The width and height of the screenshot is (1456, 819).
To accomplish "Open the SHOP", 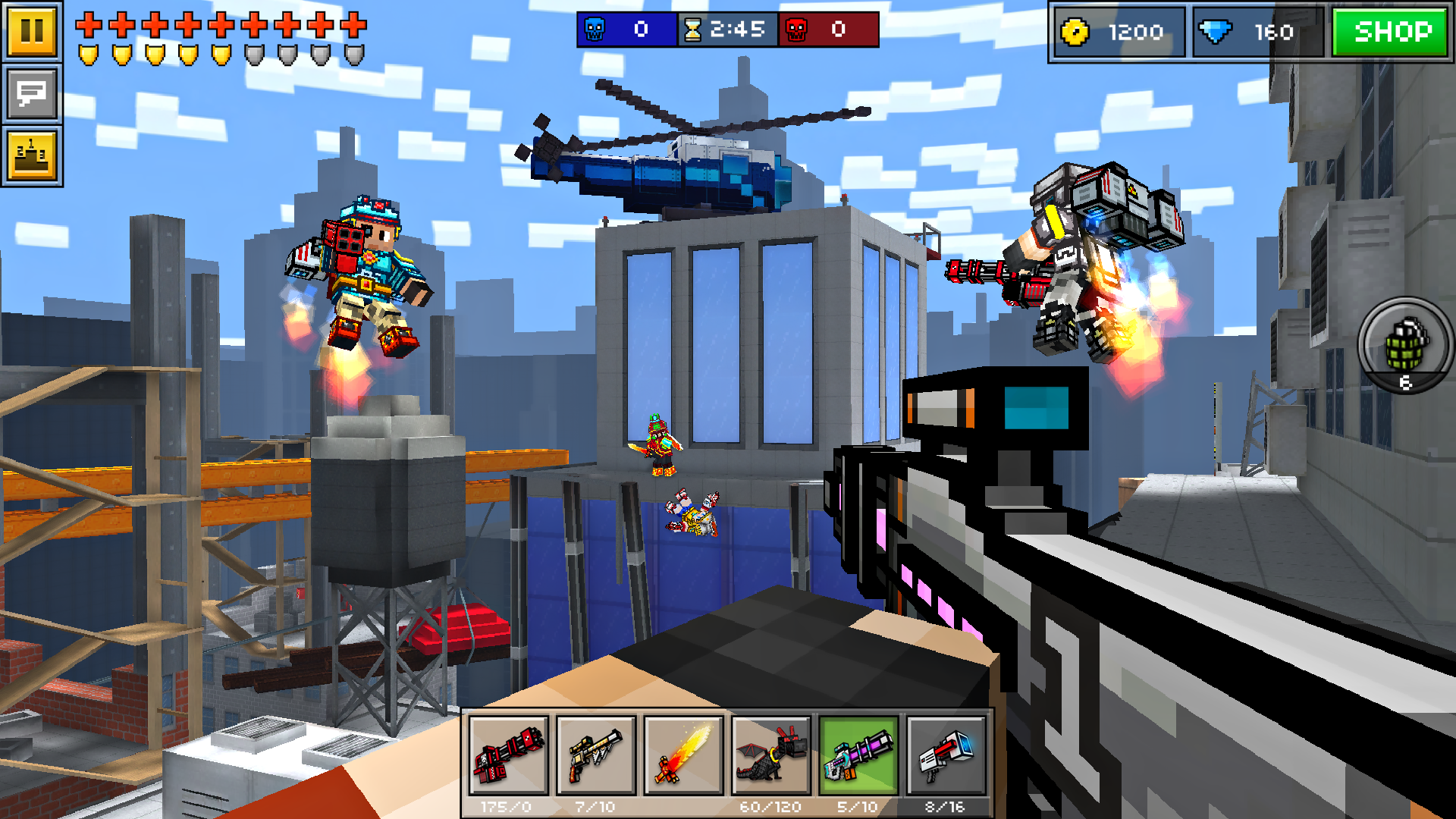I will 1390,32.
